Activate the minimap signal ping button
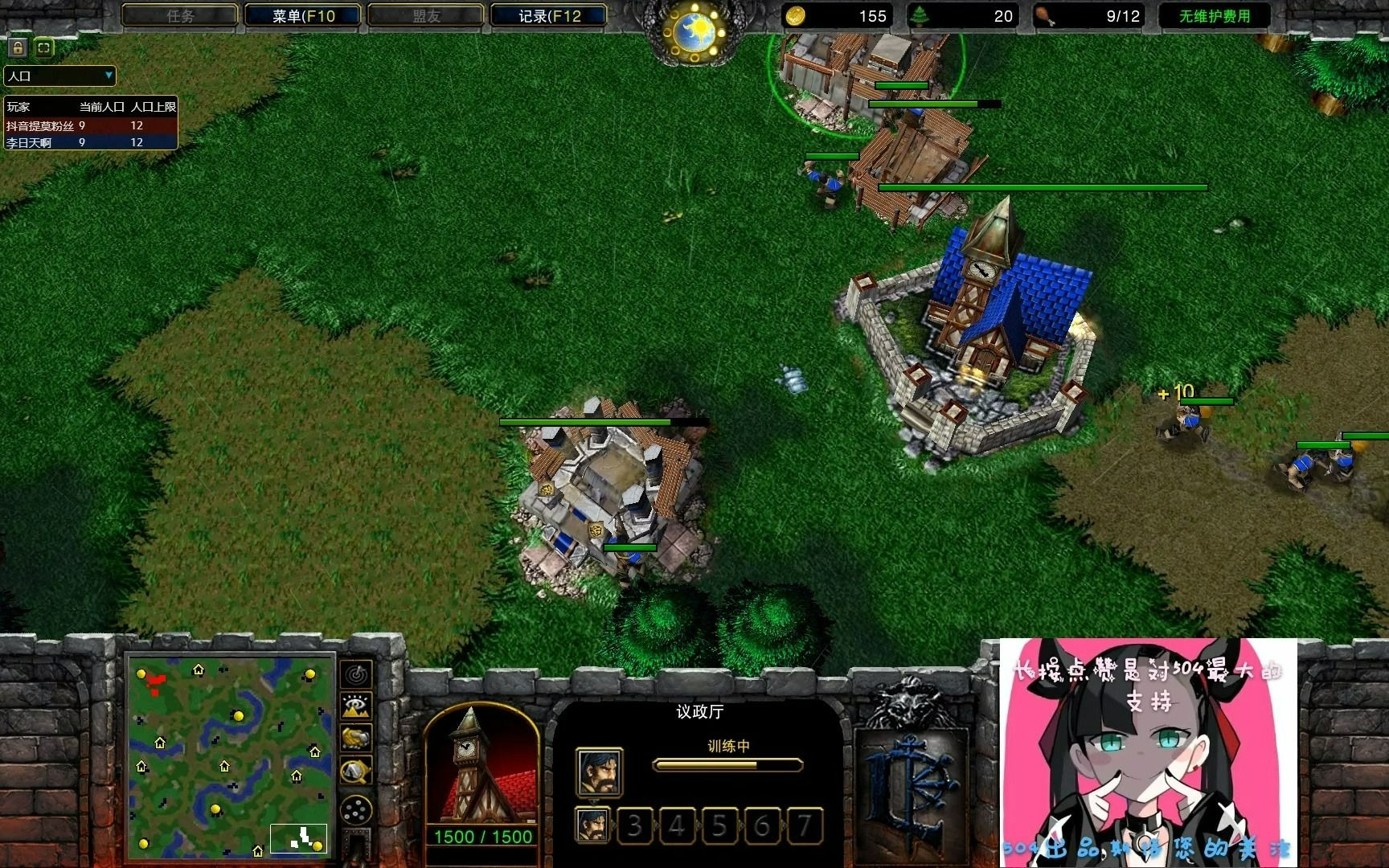1389x868 pixels. (x=356, y=674)
